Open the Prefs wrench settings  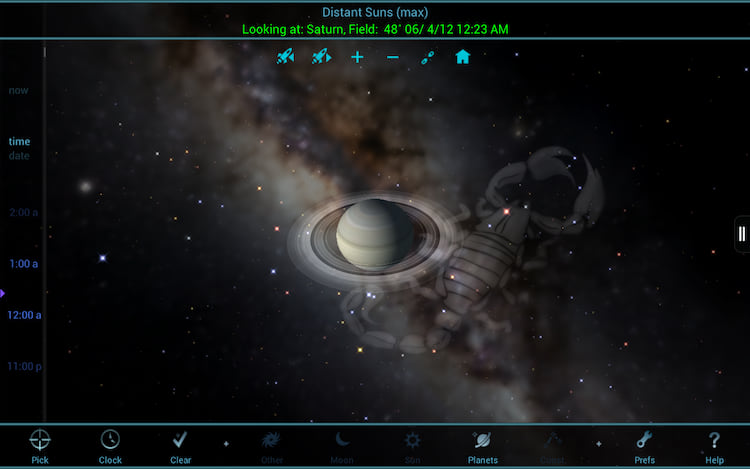point(645,444)
